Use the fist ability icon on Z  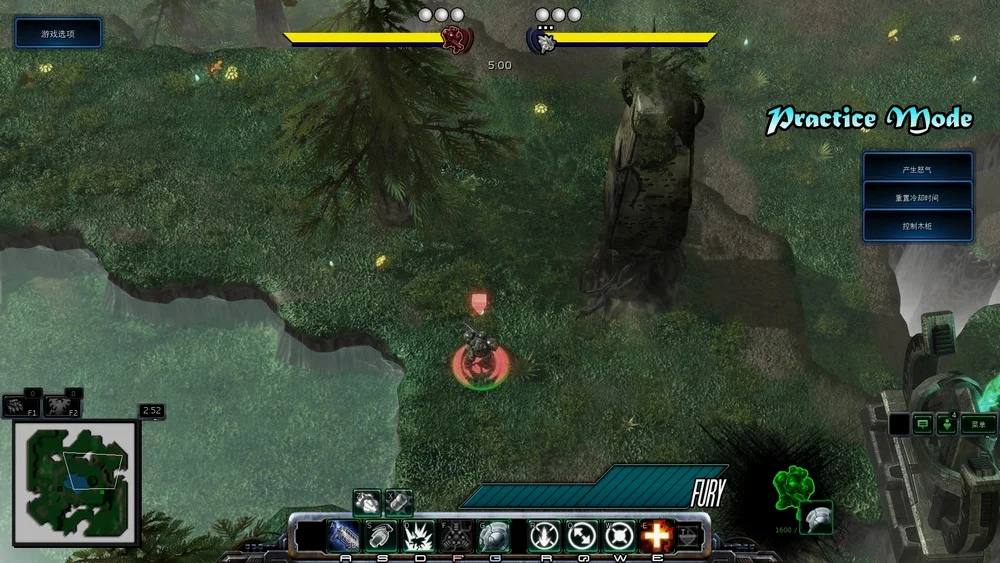coord(367,500)
